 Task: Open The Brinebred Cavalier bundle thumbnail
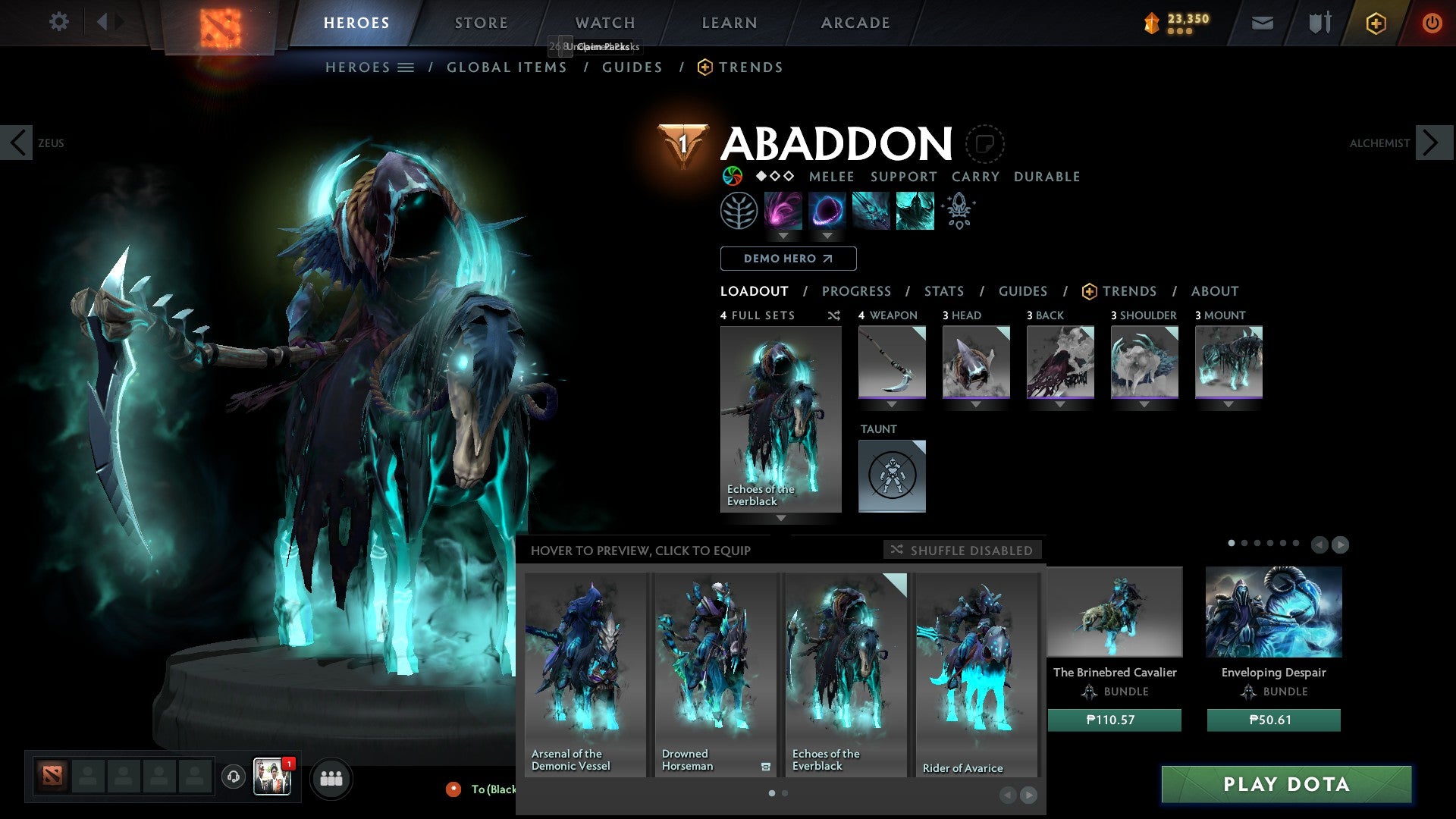[1115, 612]
